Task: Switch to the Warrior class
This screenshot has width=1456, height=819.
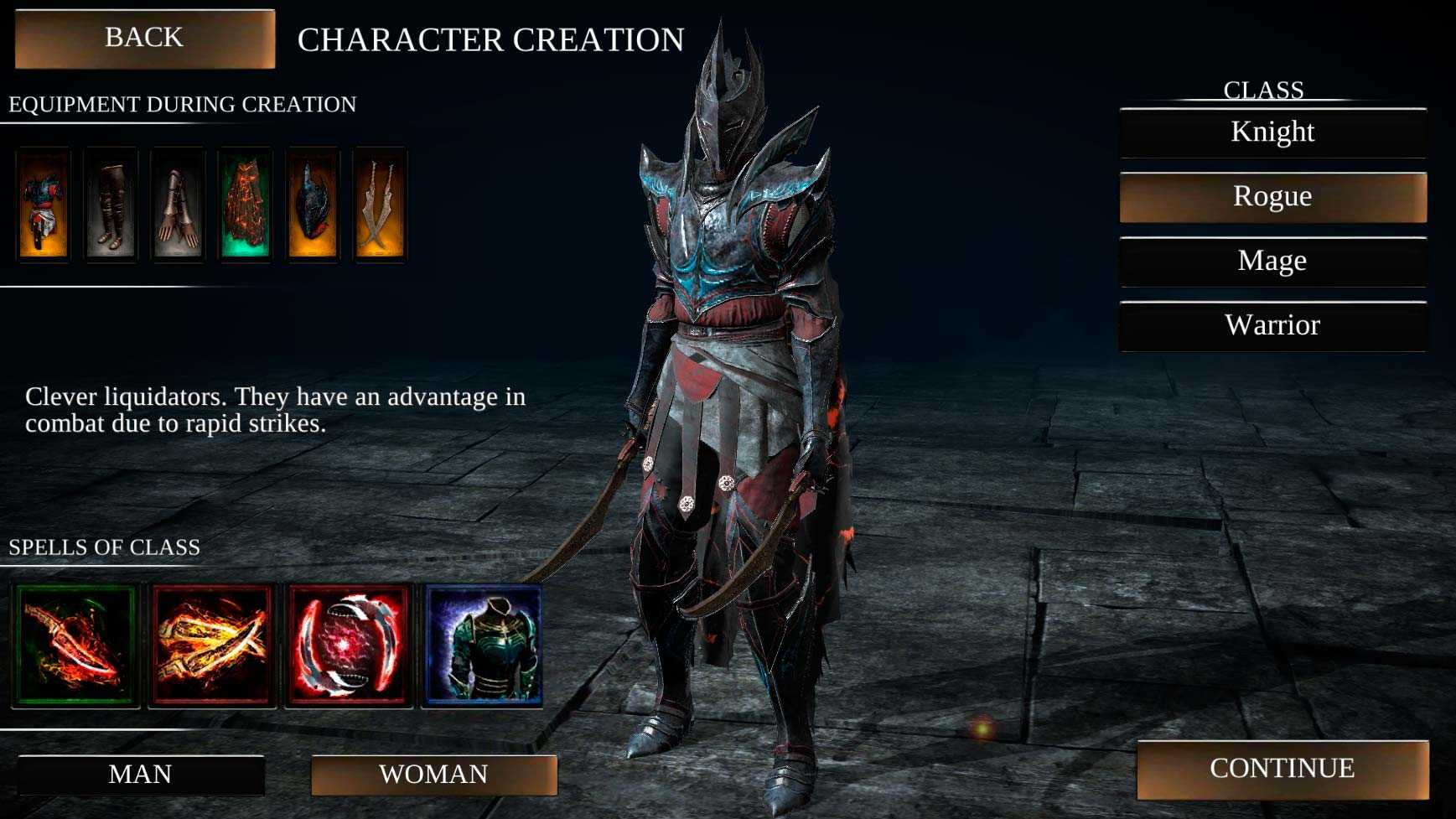Action: pyautogui.click(x=1272, y=326)
